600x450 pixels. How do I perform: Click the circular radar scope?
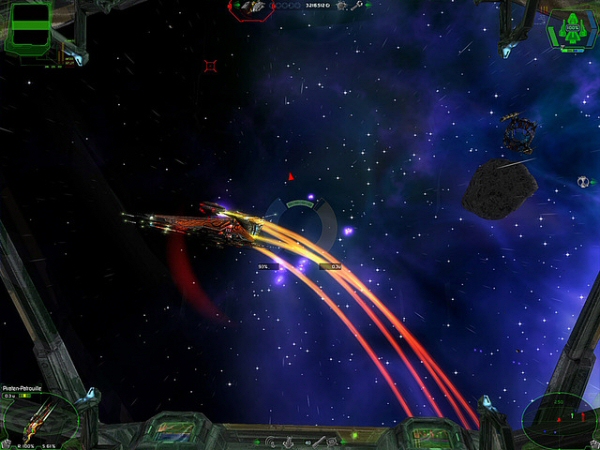(558, 418)
